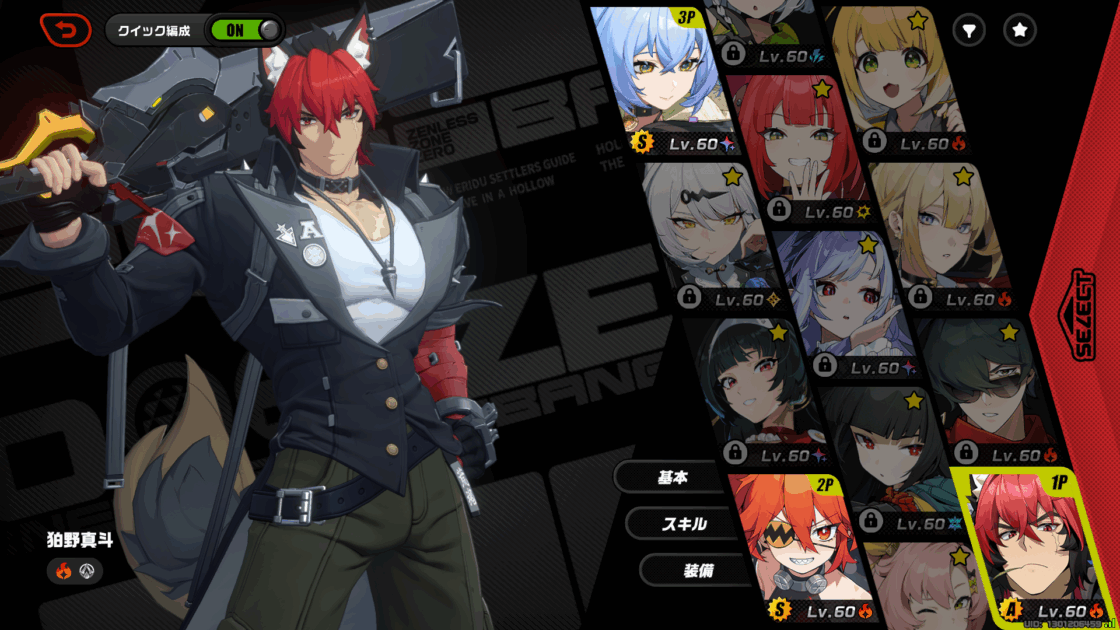Open the 装備 equipment panel

697,569
